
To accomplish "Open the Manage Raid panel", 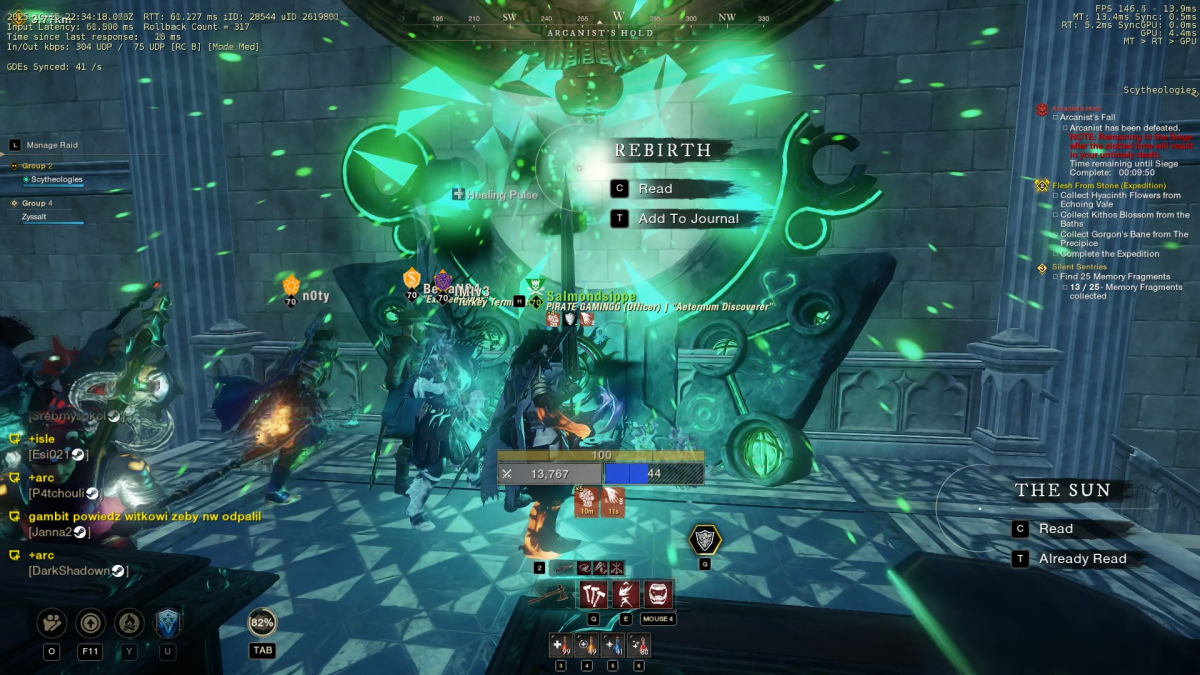I will point(52,145).
